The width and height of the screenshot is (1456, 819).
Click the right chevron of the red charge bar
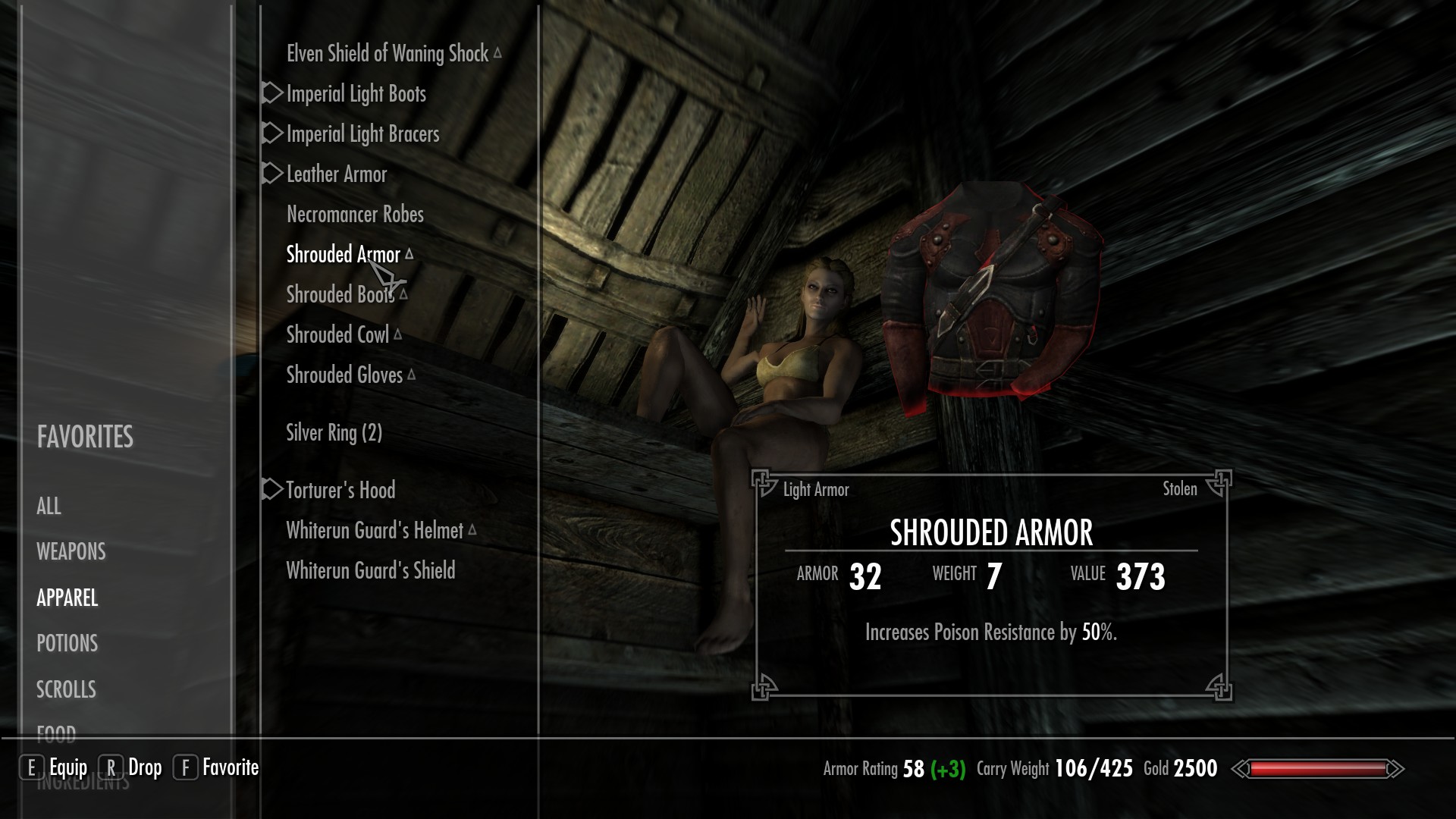[1398, 768]
